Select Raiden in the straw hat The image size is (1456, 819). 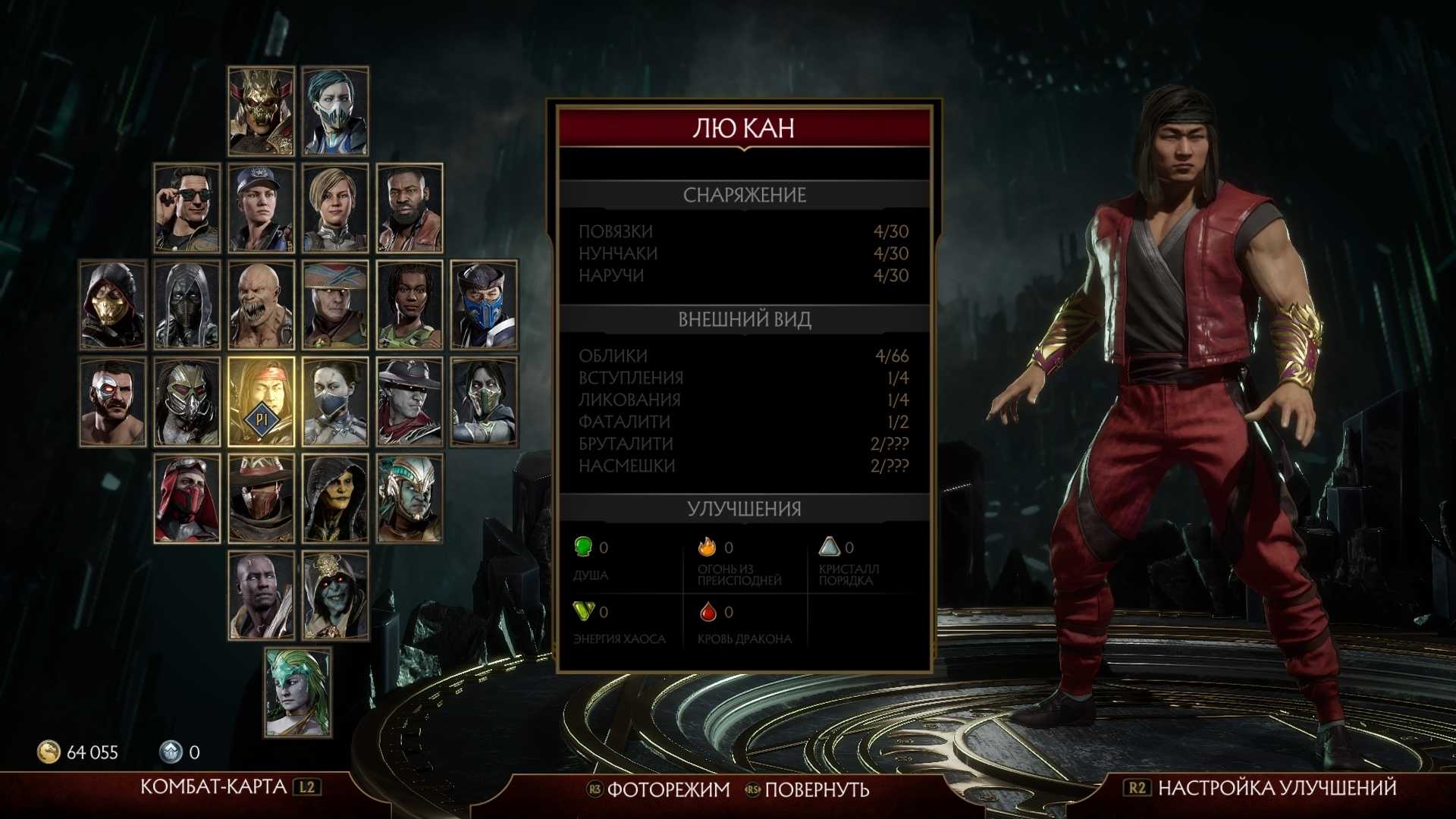click(335, 305)
